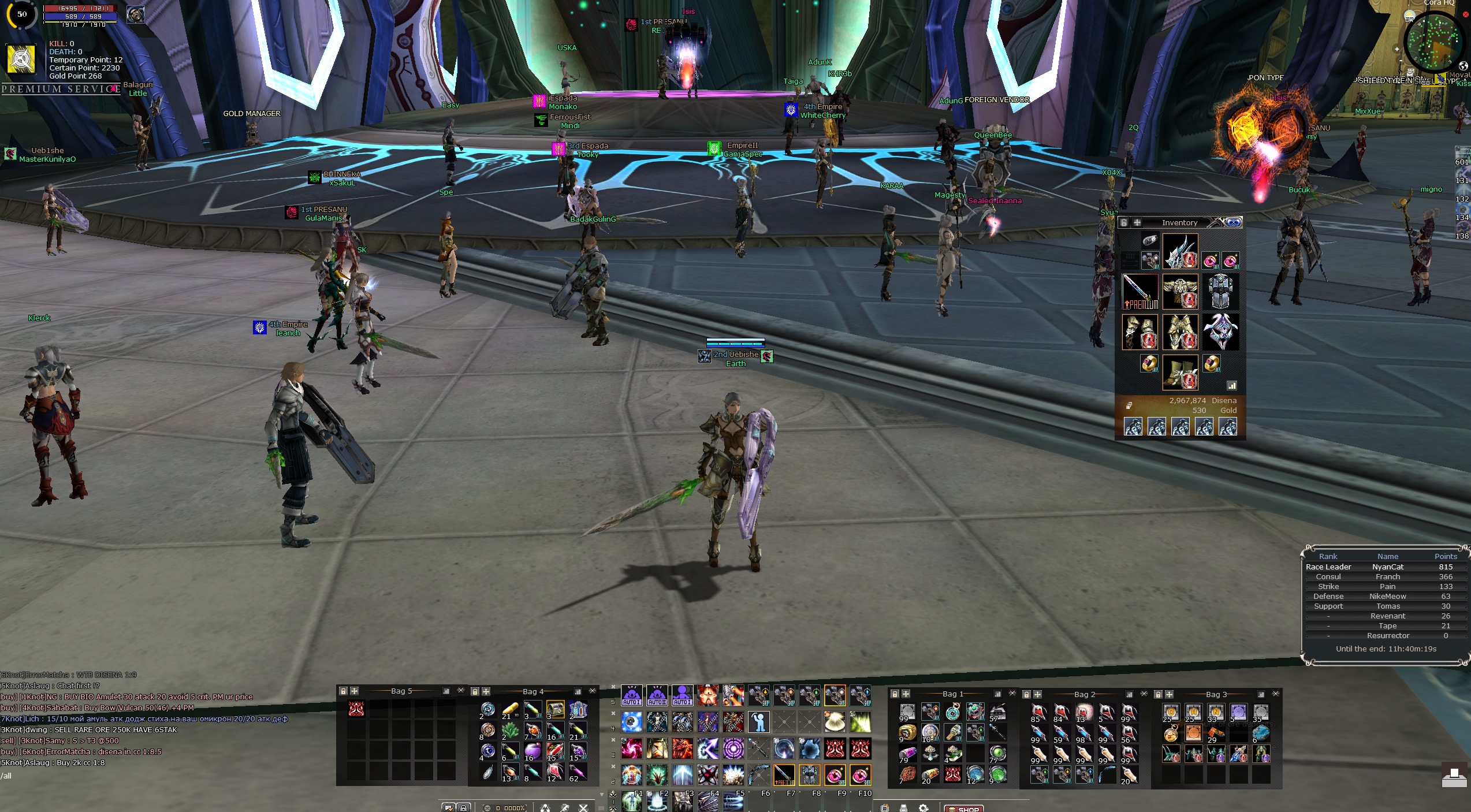Close the Bag 1 window
Screen dimensions: 1471x812
tap(1012, 693)
